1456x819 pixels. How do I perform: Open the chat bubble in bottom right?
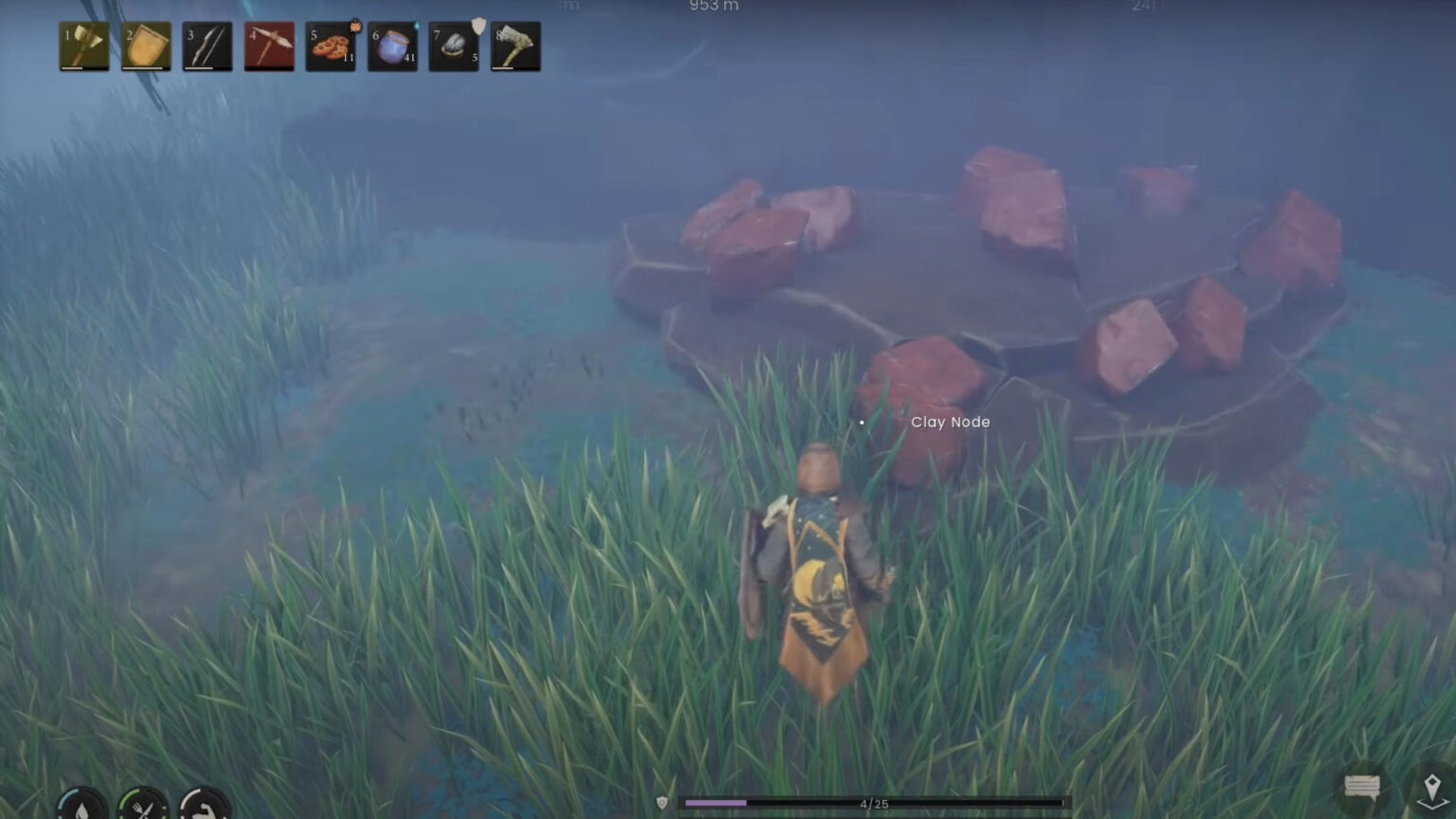click(1361, 785)
